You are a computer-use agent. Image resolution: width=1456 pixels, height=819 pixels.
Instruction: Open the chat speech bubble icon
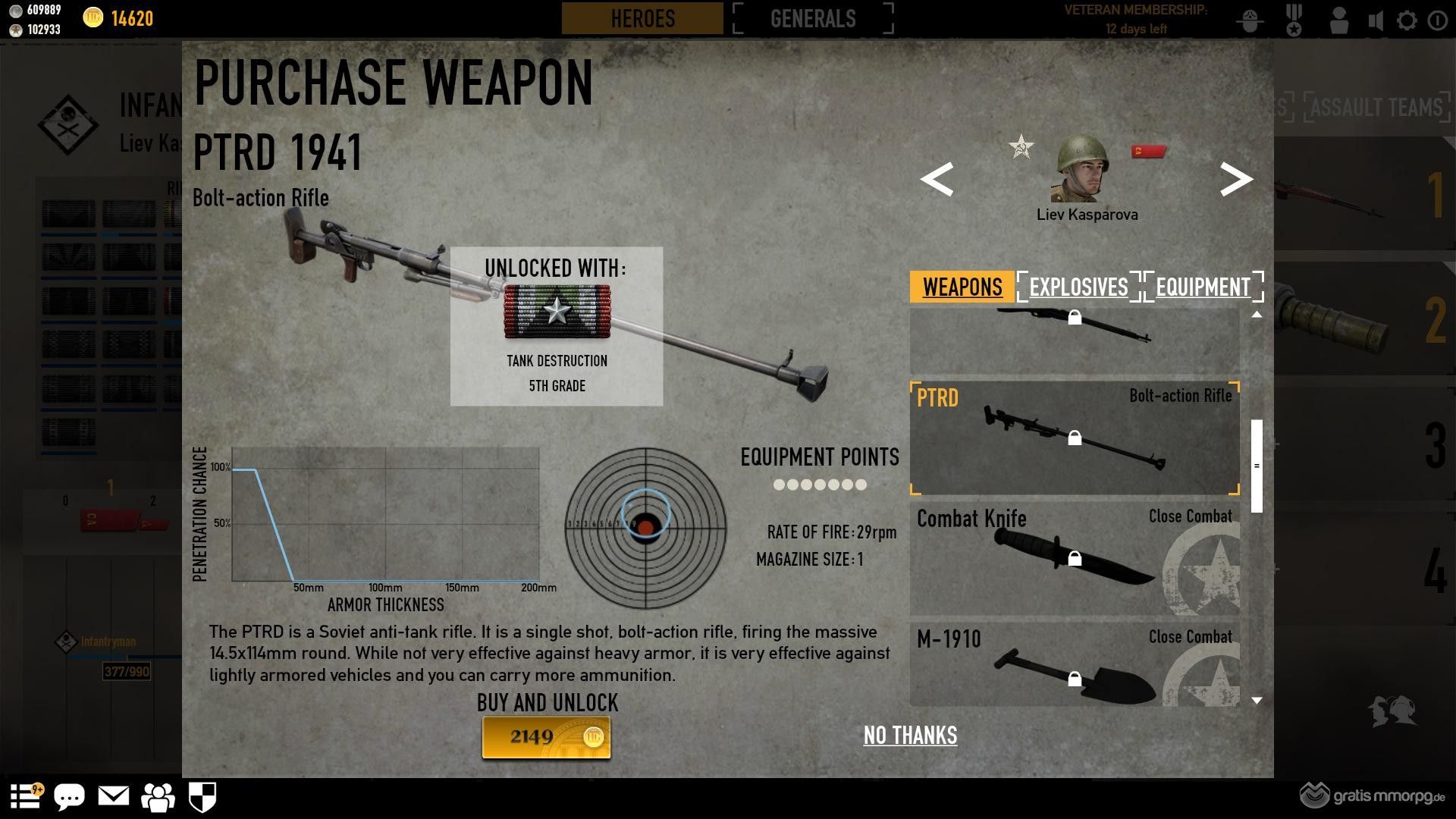(69, 797)
